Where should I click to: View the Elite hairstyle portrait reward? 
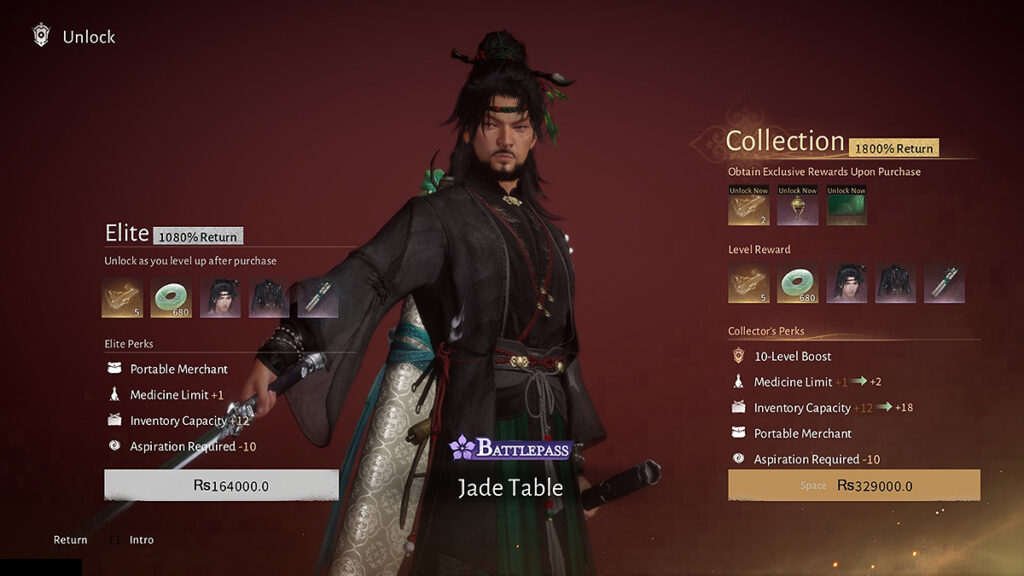pyautogui.click(x=220, y=298)
